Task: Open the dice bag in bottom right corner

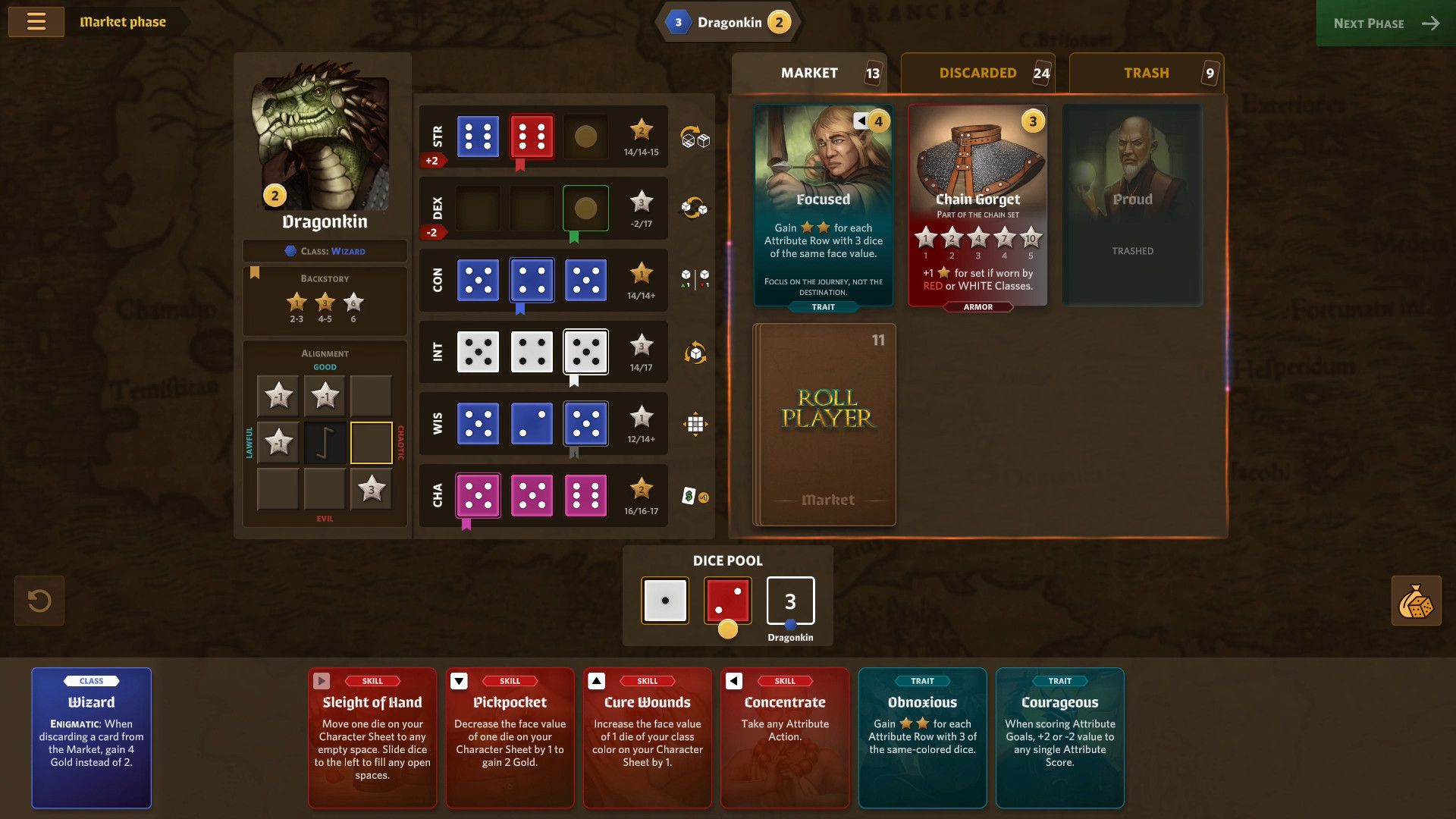Action: [x=1417, y=601]
